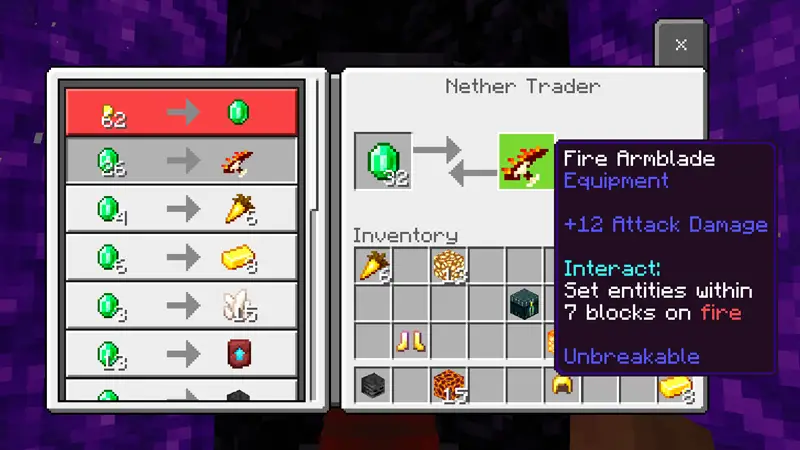Select the white quartz trade offer
The image size is (800, 450).
point(181,306)
